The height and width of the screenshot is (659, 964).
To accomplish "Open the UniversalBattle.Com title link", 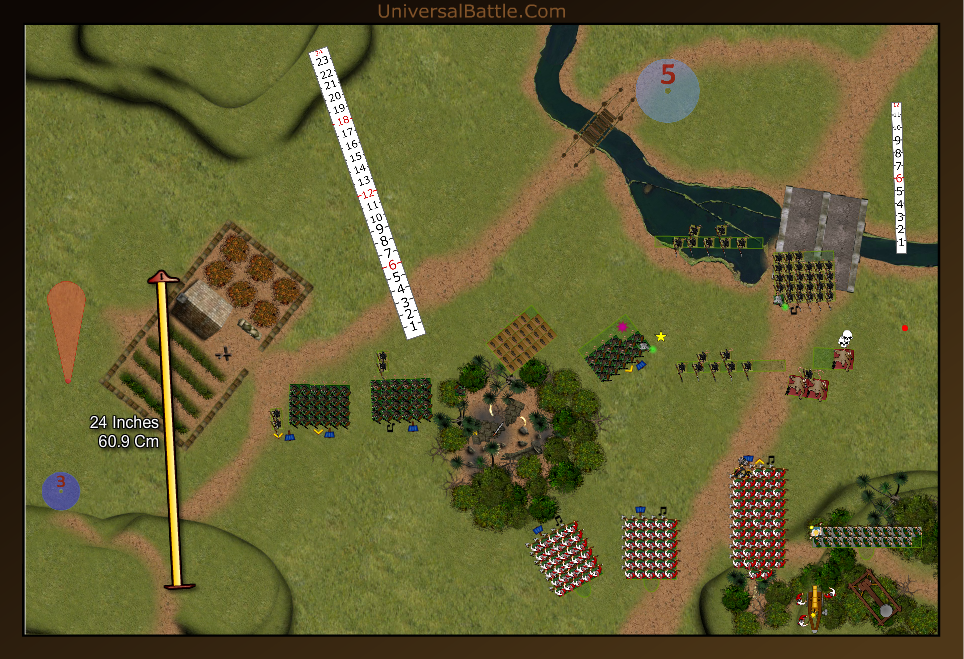I will tap(471, 12).
